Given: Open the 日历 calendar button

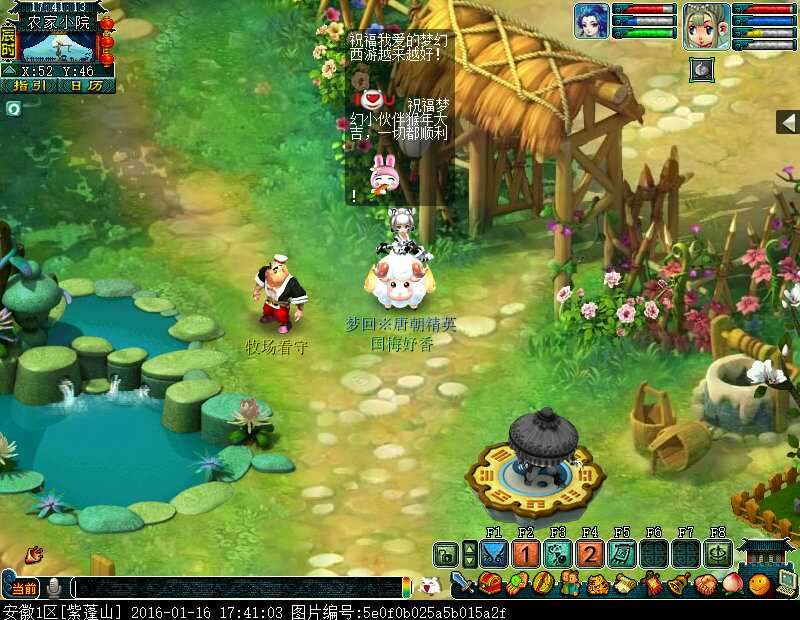Looking at the screenshot, I should [x=86, y=86].
